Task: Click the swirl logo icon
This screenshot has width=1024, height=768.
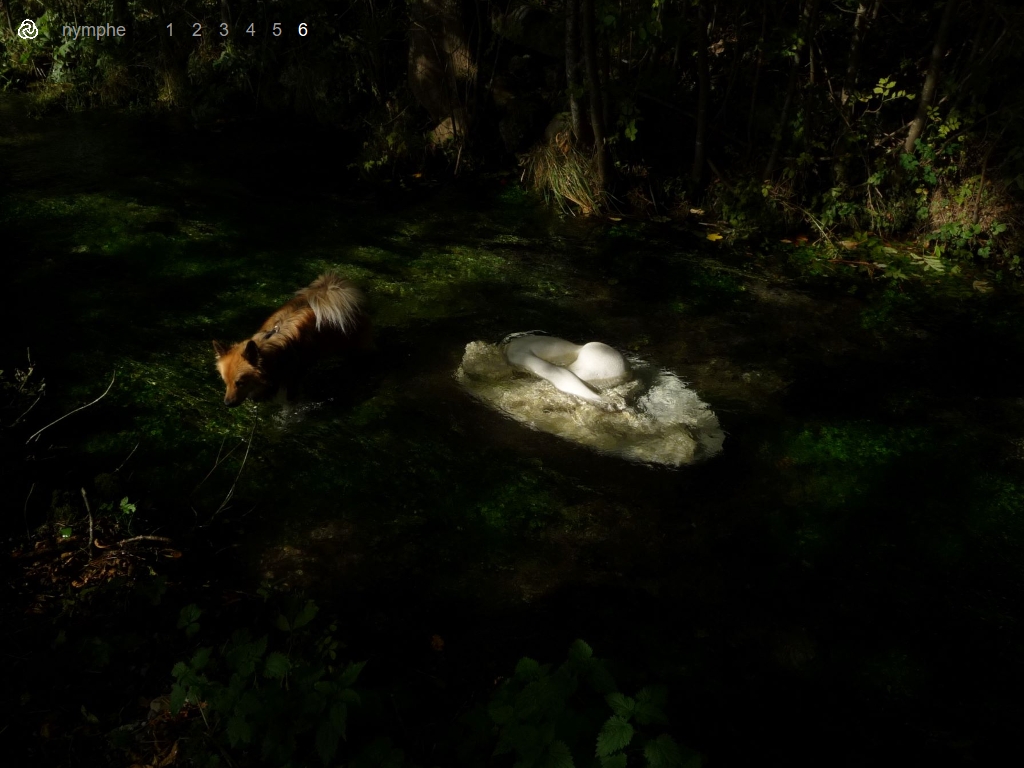Action: (28, 30)
